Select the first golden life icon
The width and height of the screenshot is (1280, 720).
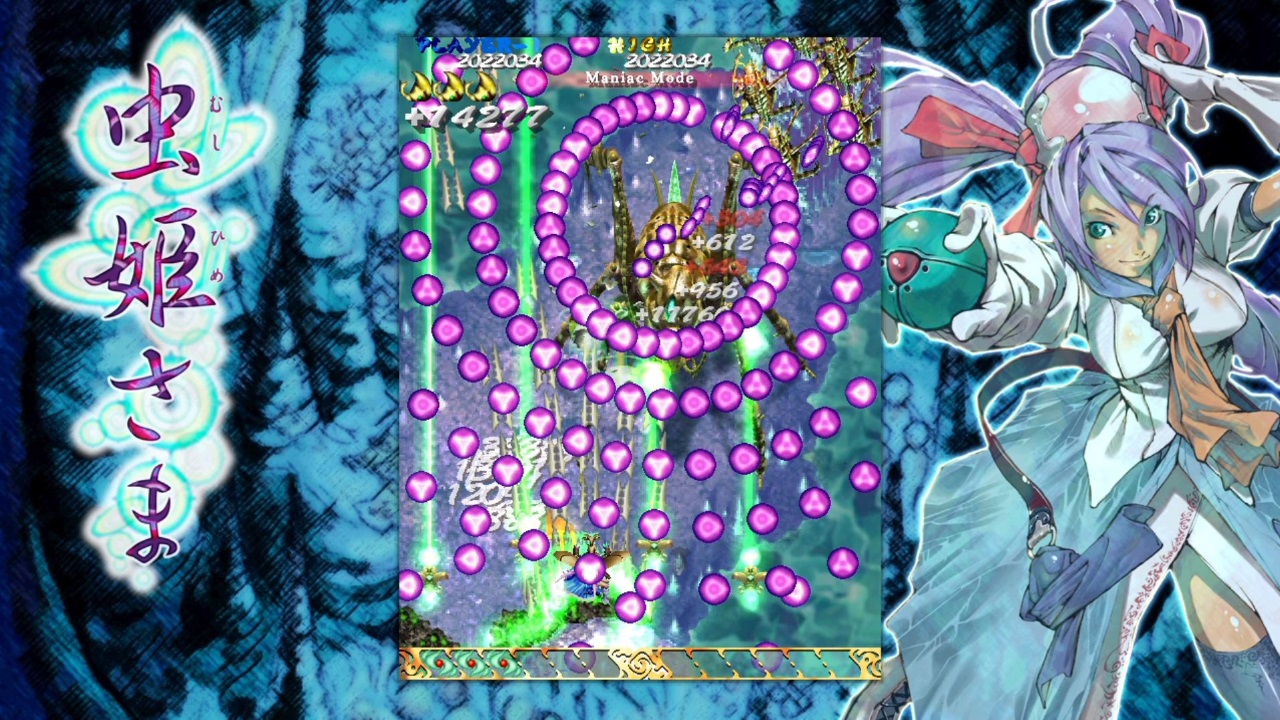point(420,86)
